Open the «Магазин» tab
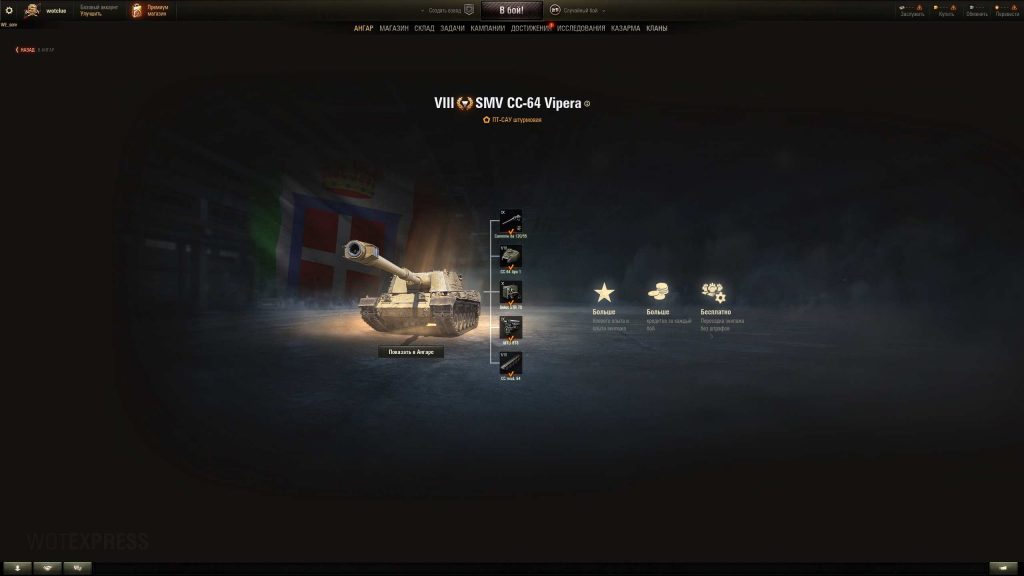Viewport: 1024px width, 576px height. click(394, 28)
